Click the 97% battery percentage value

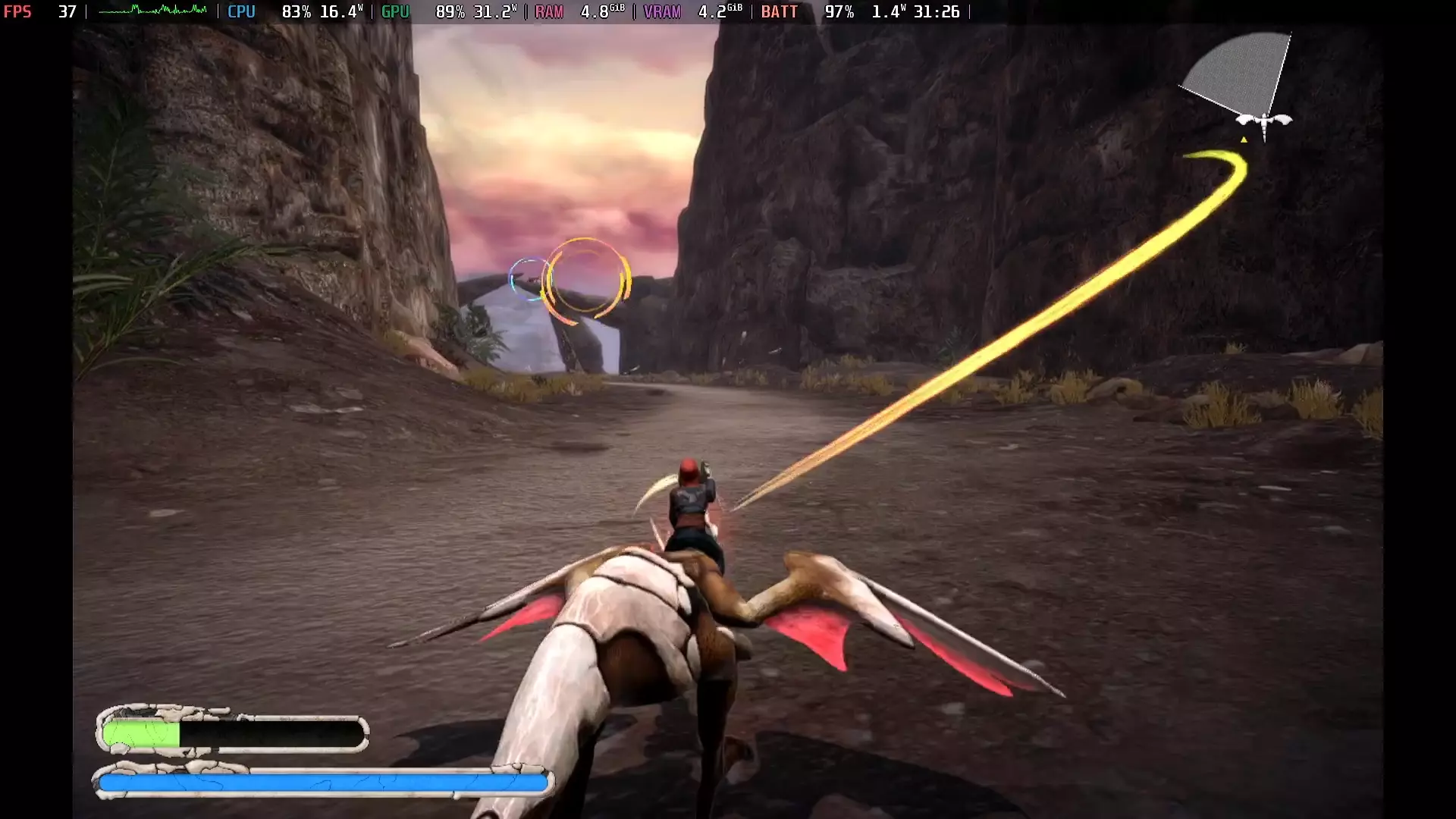(x=839, y=11)
